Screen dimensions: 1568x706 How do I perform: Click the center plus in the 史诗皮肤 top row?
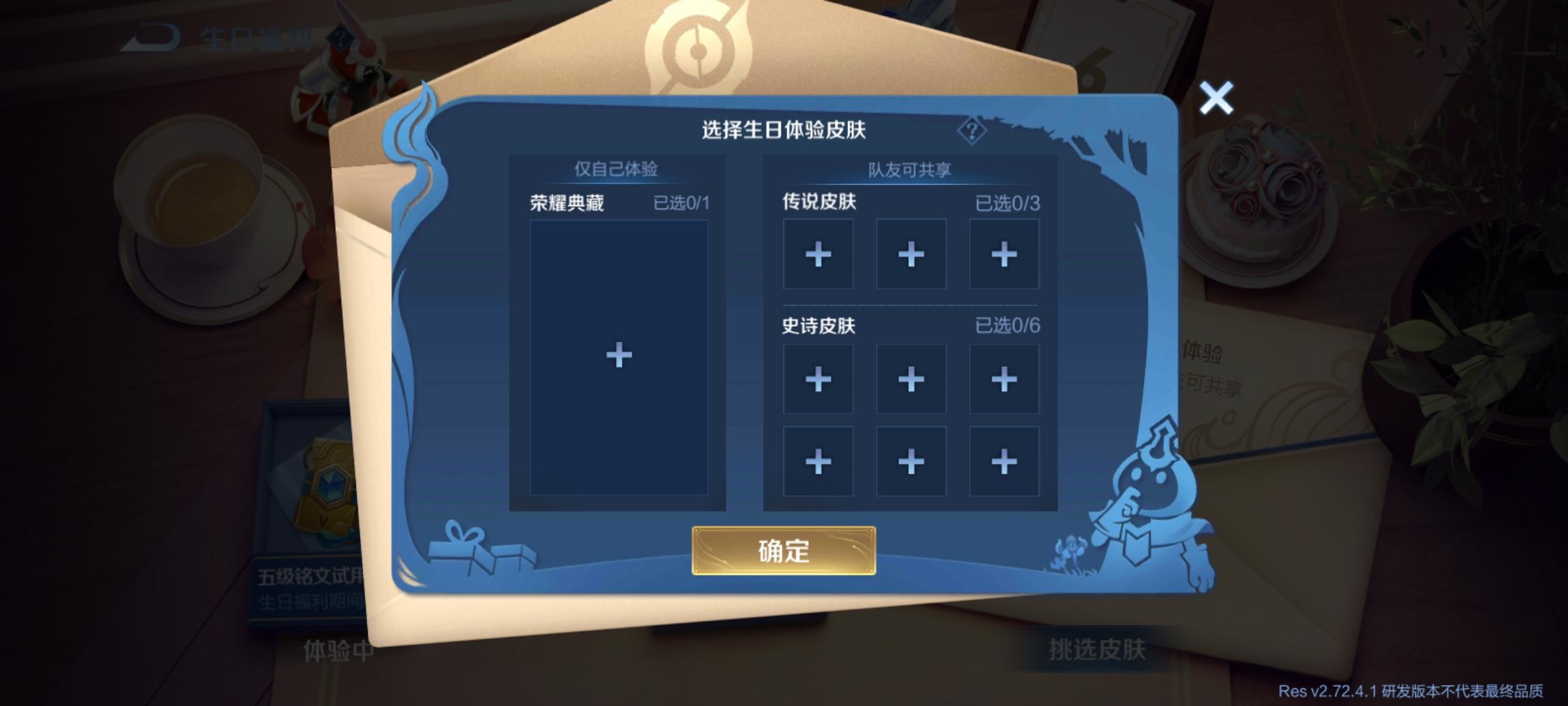tap(910, 379)
